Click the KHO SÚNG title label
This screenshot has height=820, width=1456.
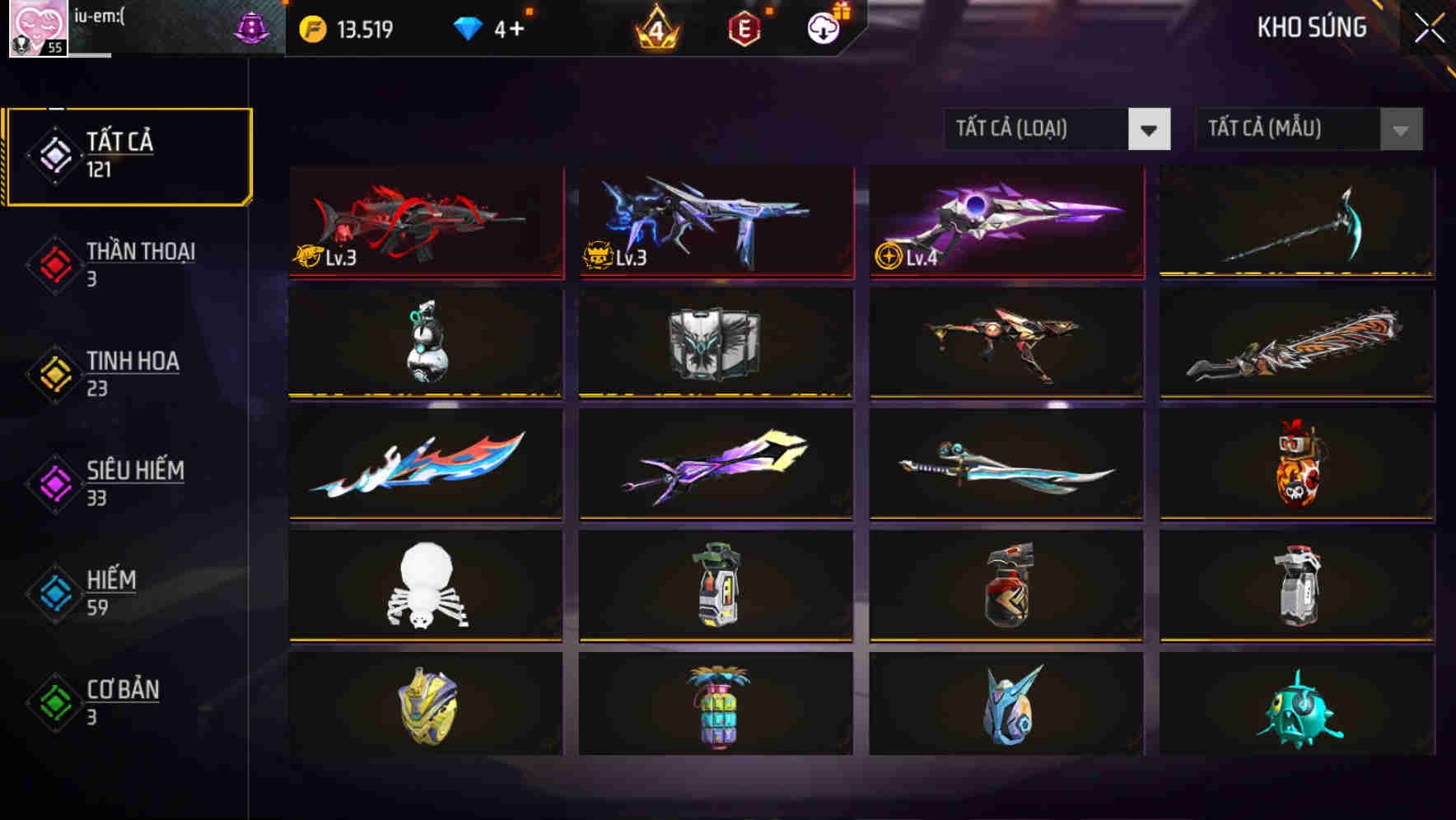[1311, 27]
